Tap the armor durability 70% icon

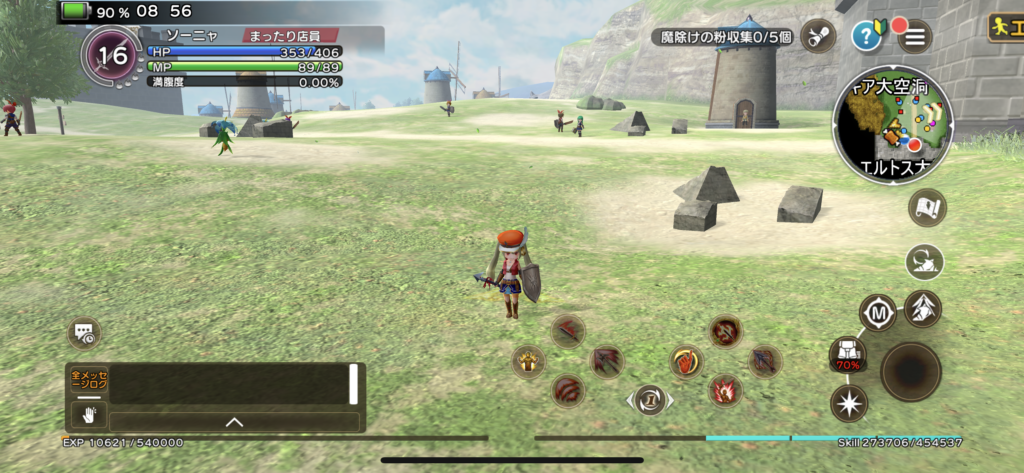pos(848,353)
